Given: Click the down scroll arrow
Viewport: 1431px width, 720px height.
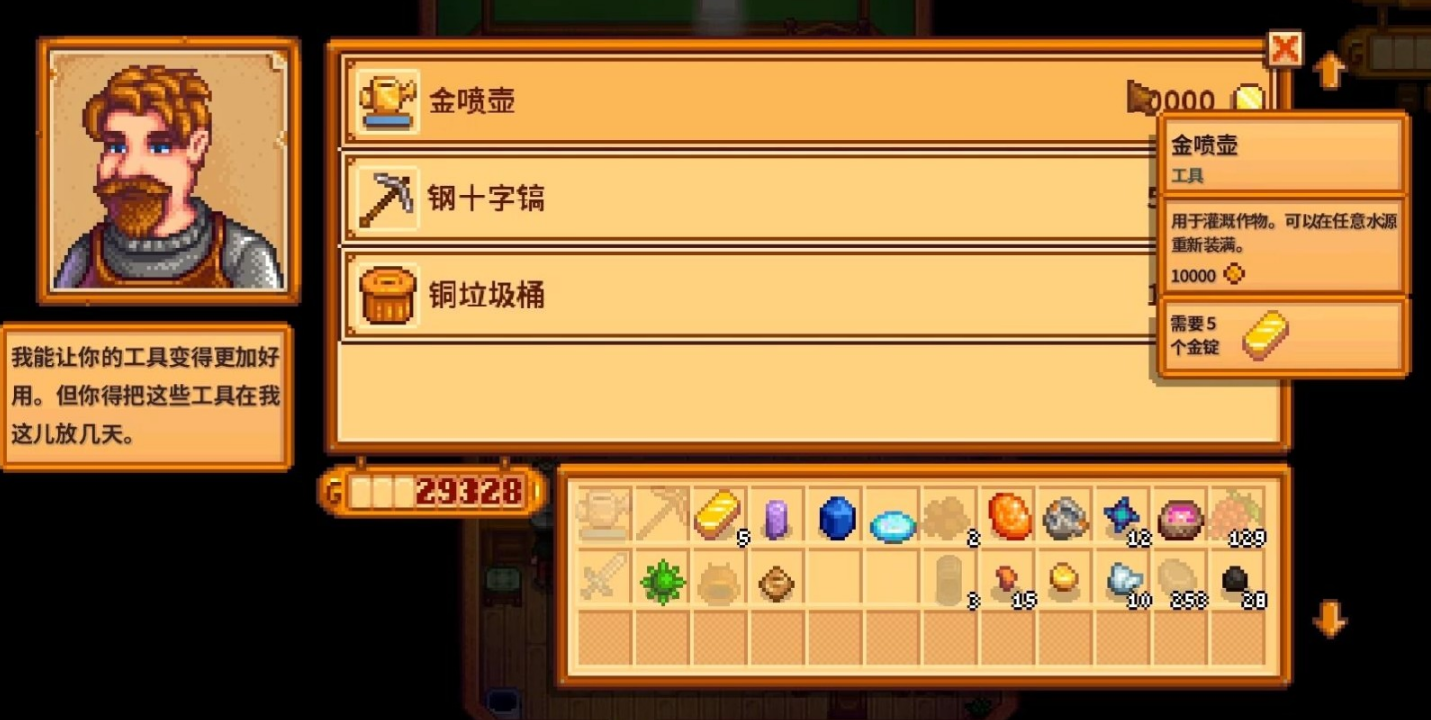Looking at the screenshot, I should point(1330,620).
